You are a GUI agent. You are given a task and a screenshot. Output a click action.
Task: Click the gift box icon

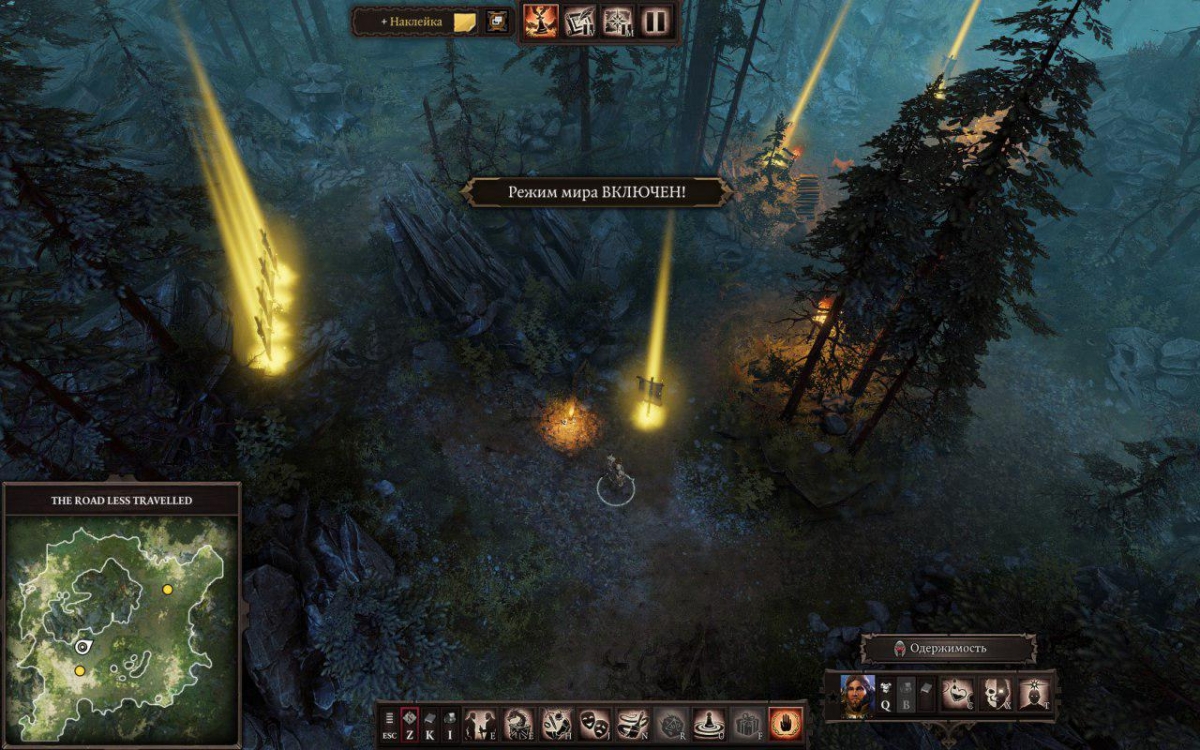coord(746,722)
